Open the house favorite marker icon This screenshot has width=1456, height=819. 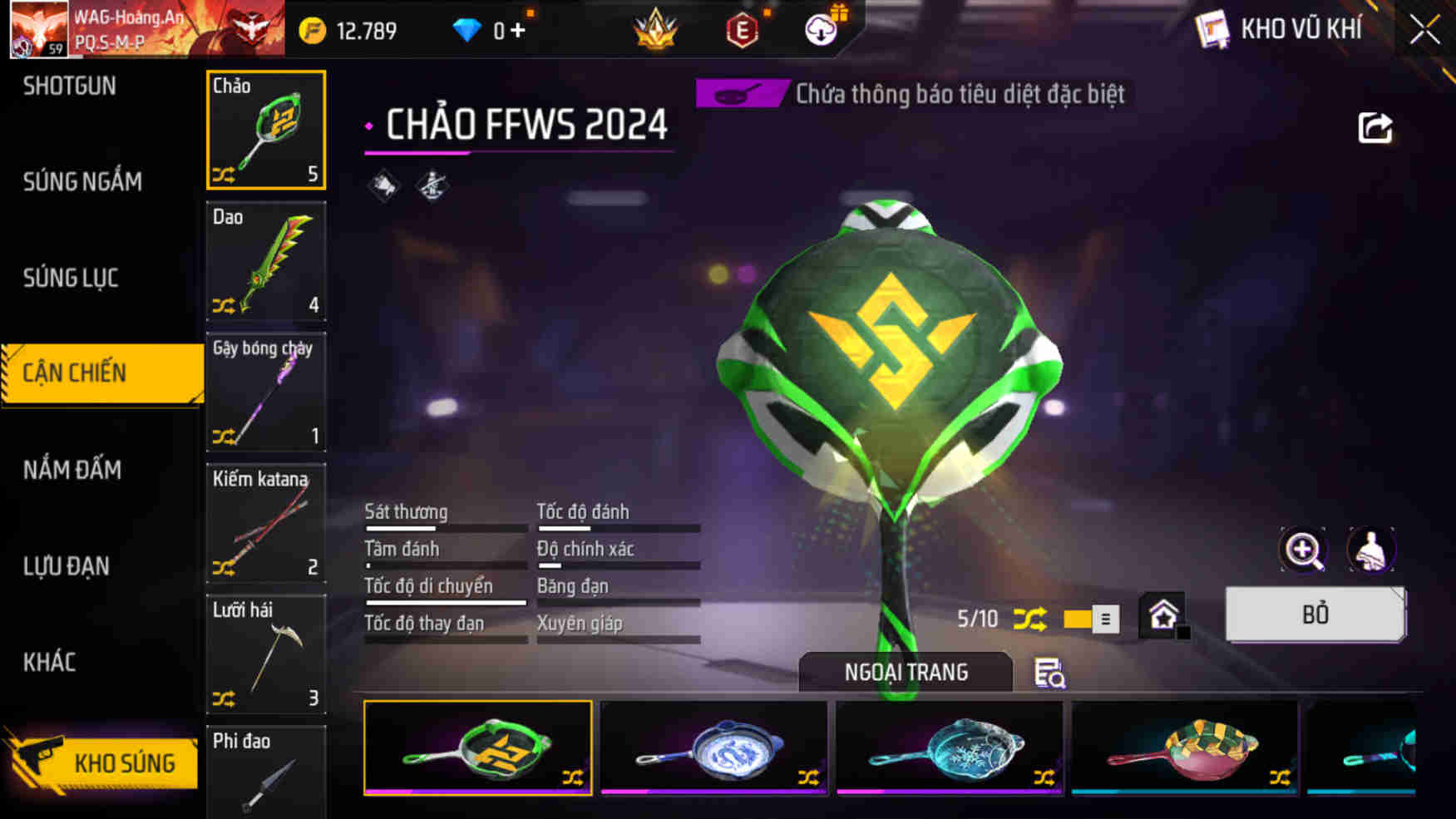[1163, 612]
